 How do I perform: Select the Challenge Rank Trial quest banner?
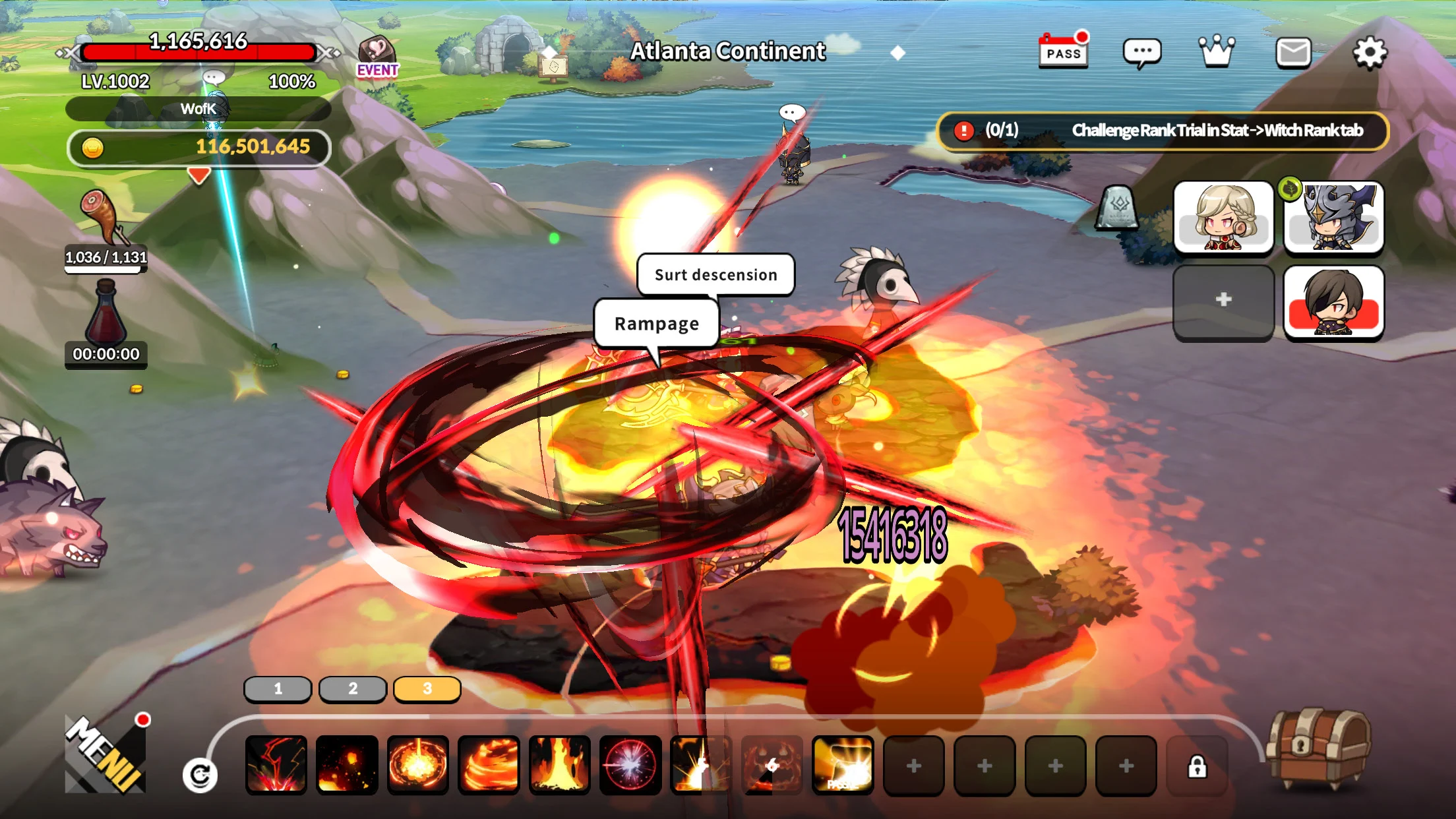1163,131
